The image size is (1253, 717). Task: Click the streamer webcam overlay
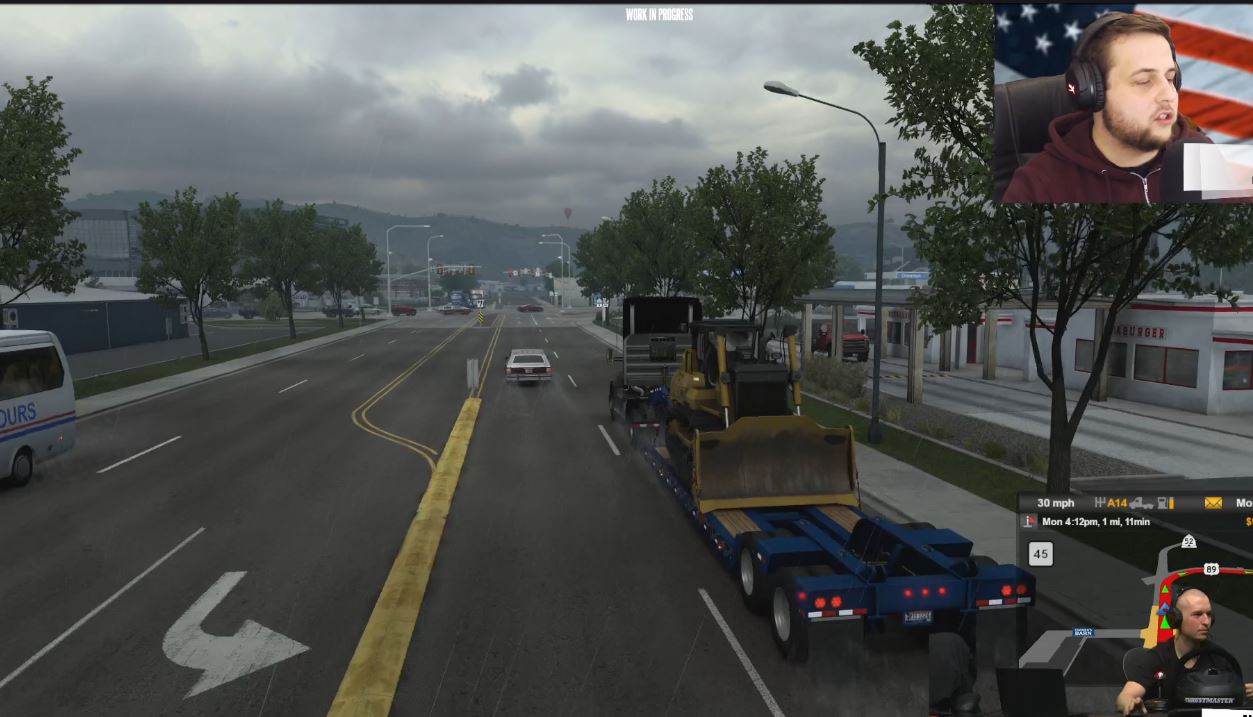pos(1123,104)
